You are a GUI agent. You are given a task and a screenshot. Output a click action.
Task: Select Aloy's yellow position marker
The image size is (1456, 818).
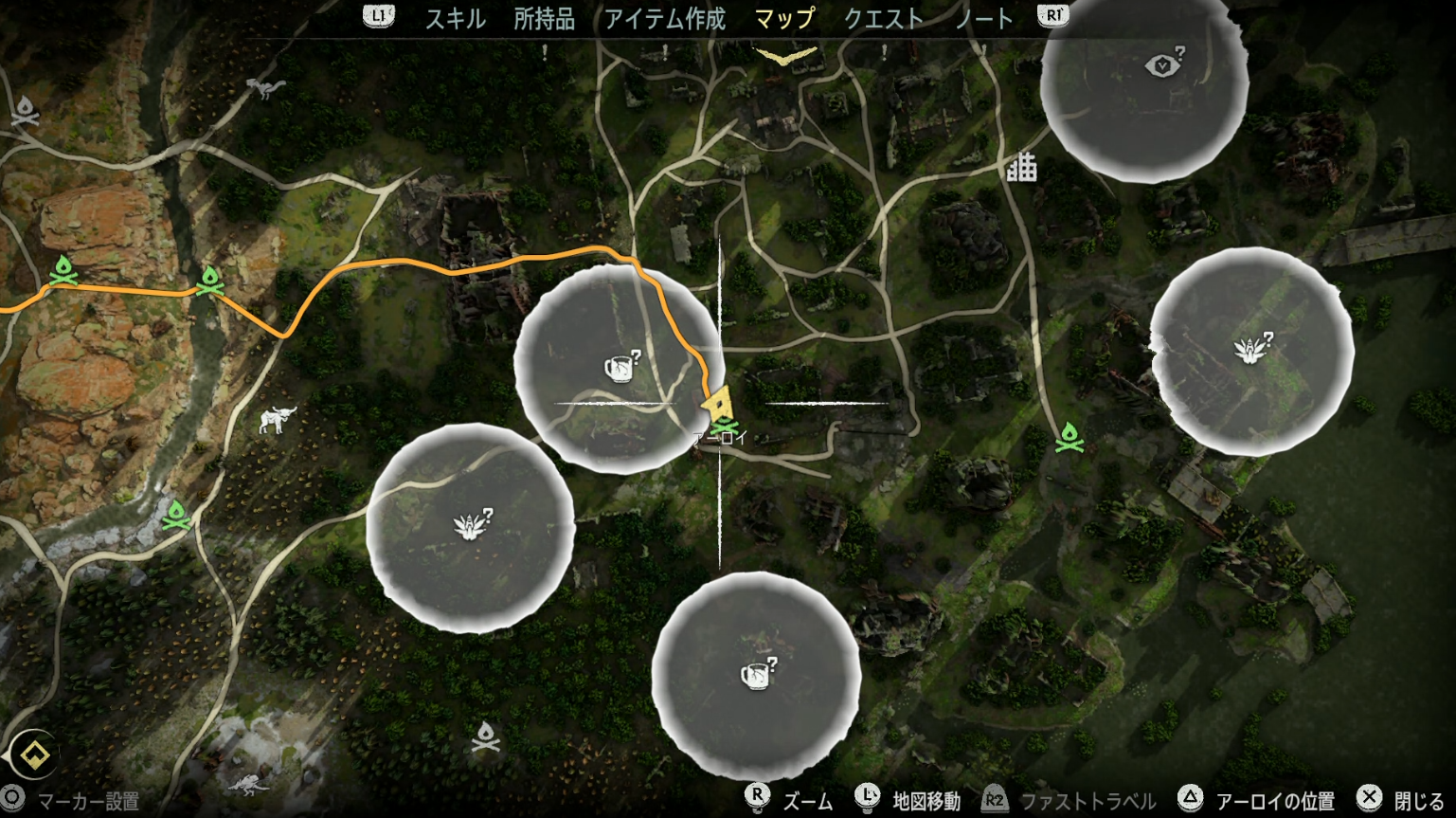718,404
